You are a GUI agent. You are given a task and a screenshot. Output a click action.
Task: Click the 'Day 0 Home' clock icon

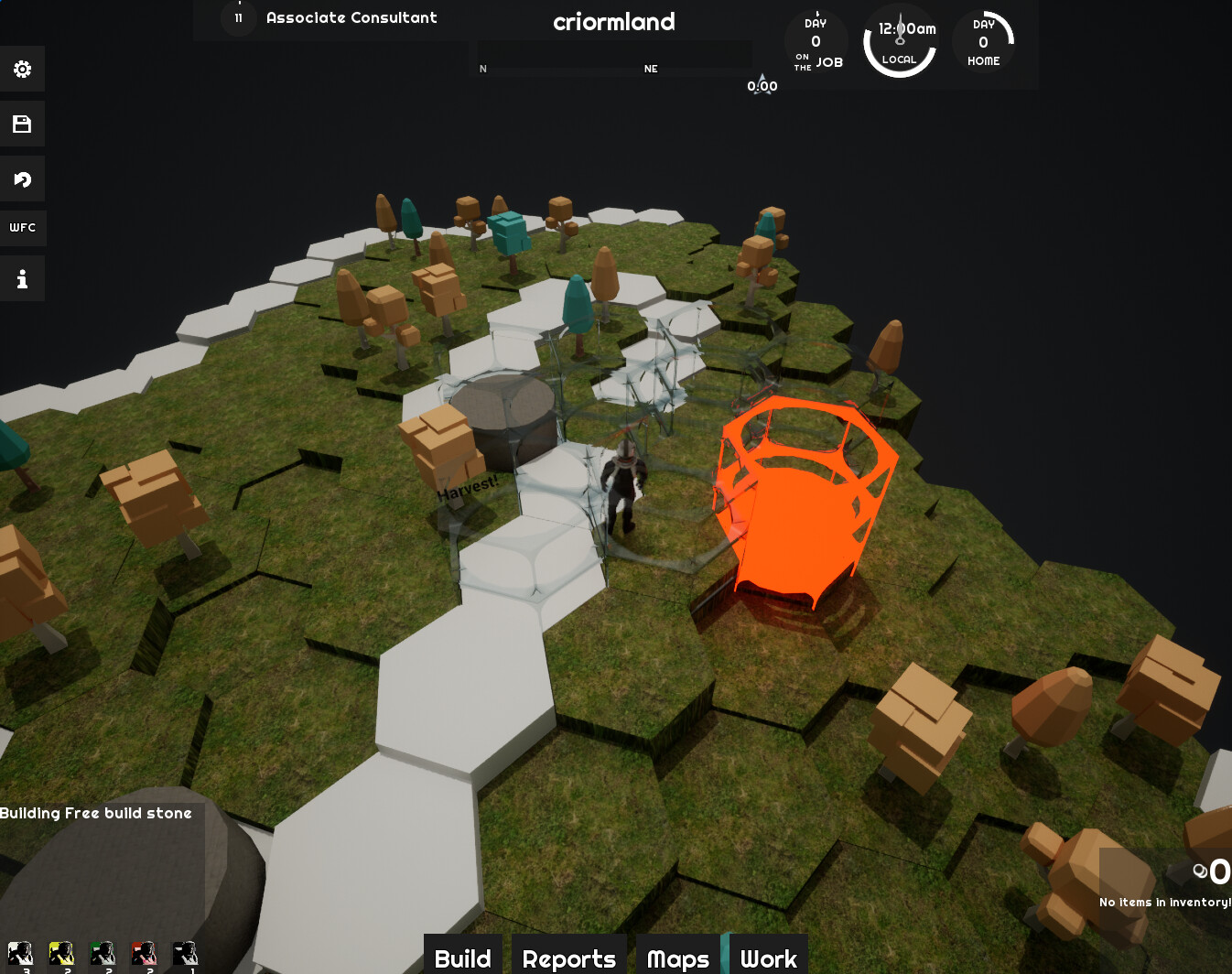[x=983, y=42]
